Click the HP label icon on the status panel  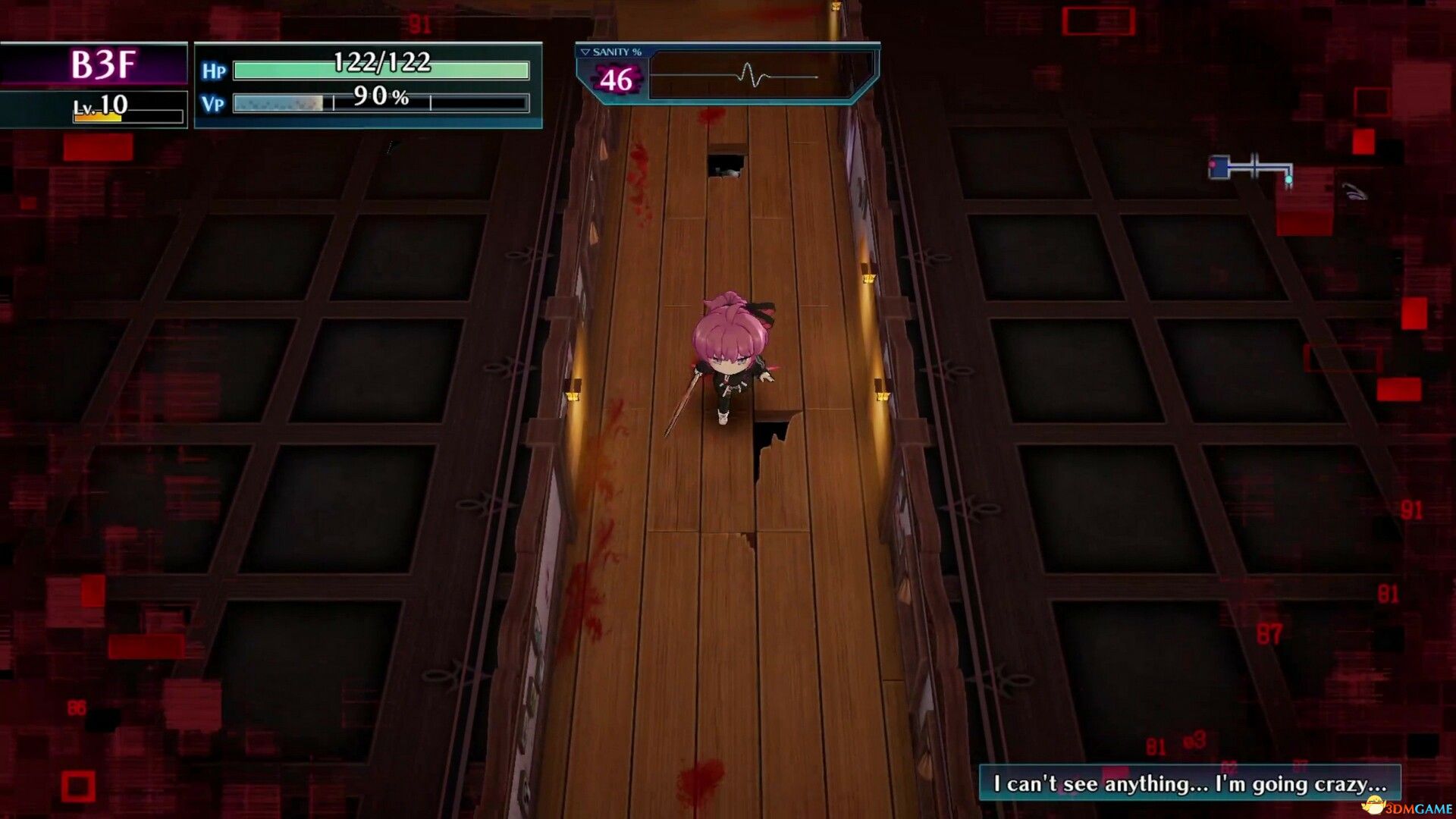[215, 71]
